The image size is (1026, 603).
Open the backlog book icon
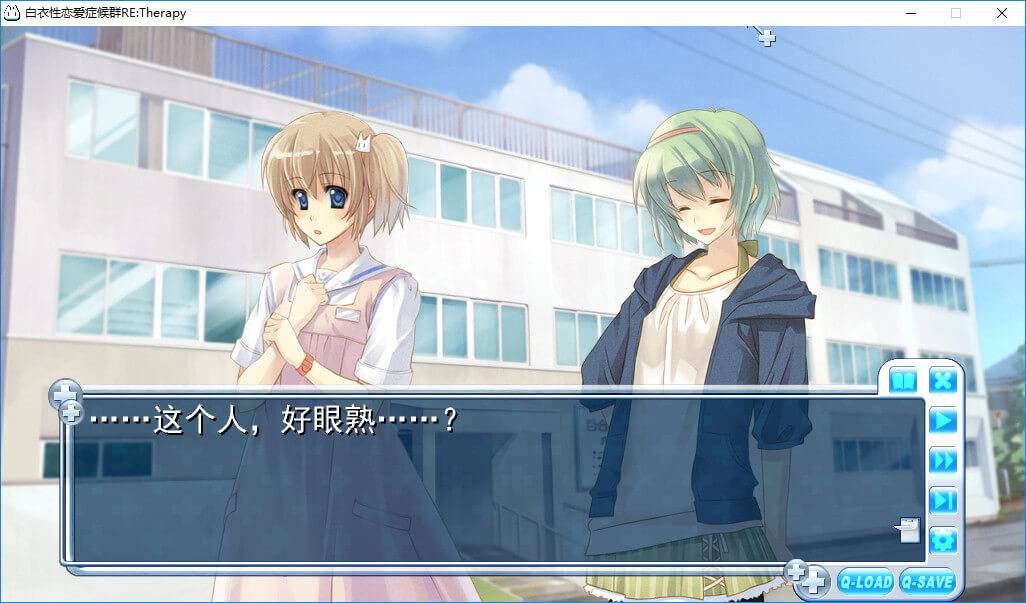coord(903,381)
